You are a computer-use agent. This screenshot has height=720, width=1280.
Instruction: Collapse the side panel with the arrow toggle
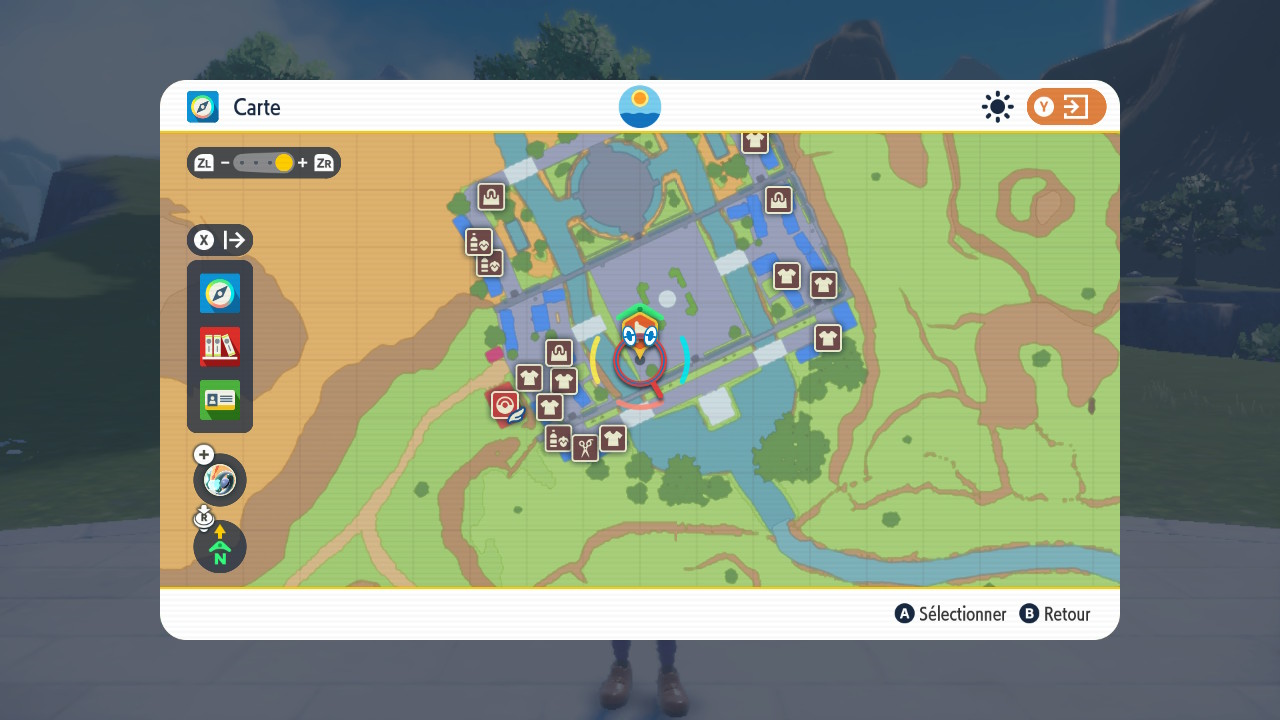220,240
